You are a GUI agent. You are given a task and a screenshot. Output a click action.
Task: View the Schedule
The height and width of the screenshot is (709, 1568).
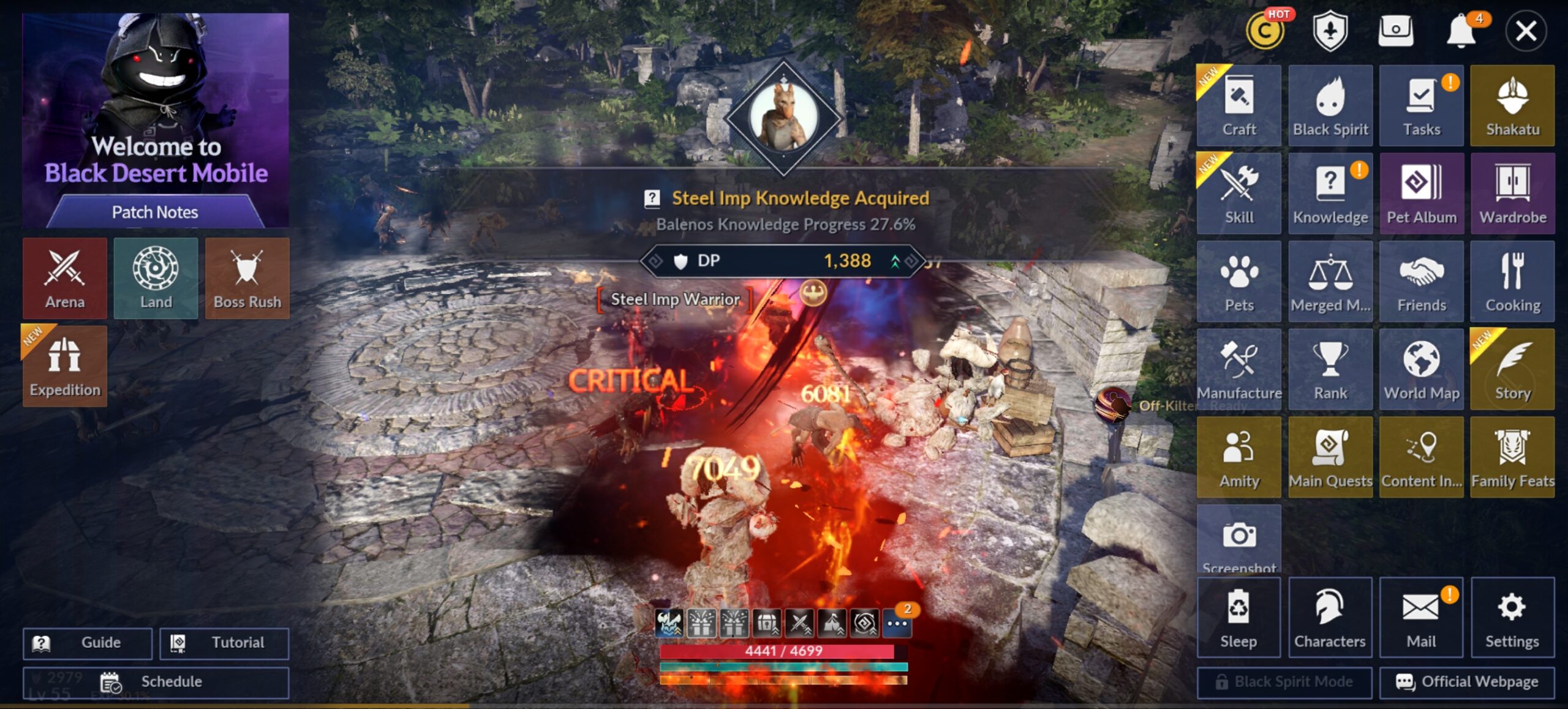[x=156, y=682]
